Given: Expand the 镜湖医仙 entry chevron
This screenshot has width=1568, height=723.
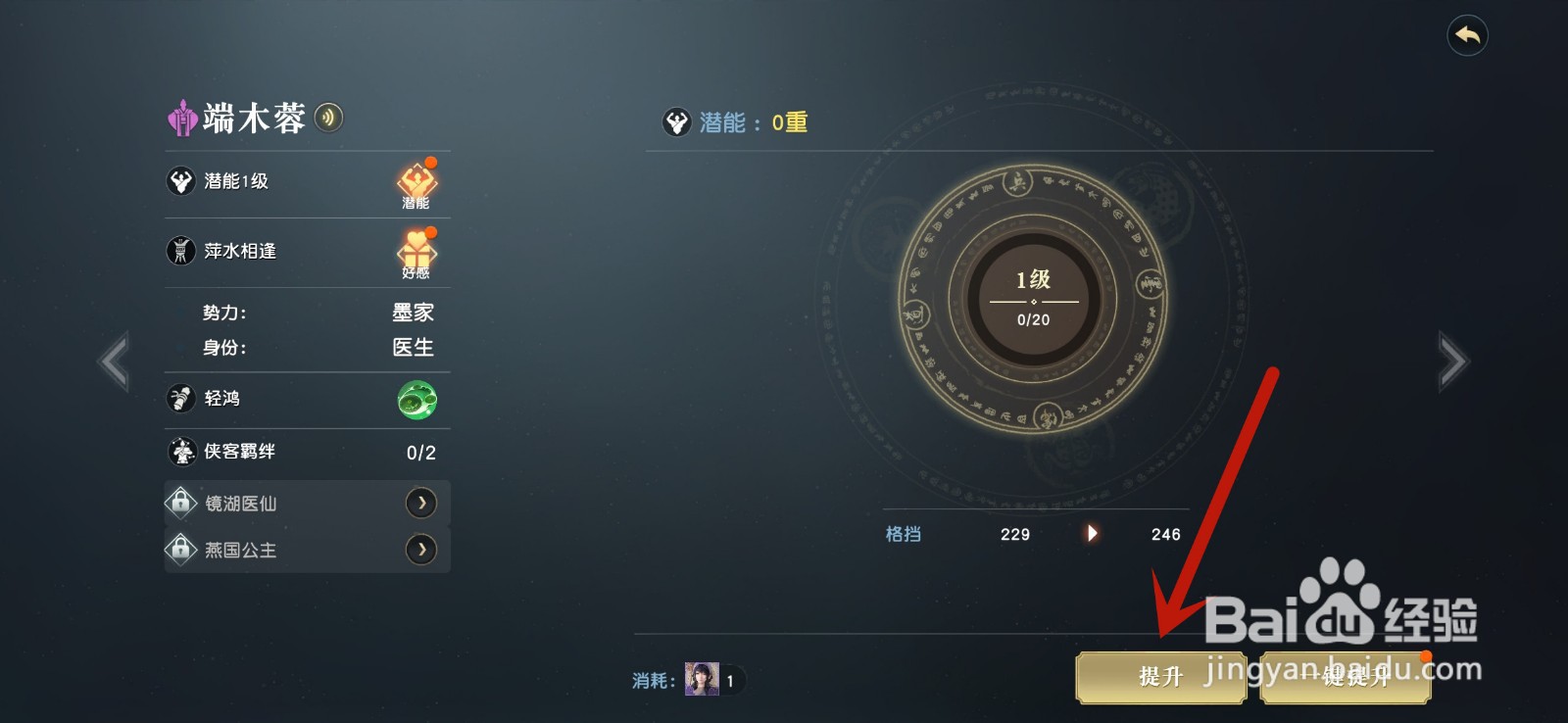Looking at the screenshot, I should 421,503.
